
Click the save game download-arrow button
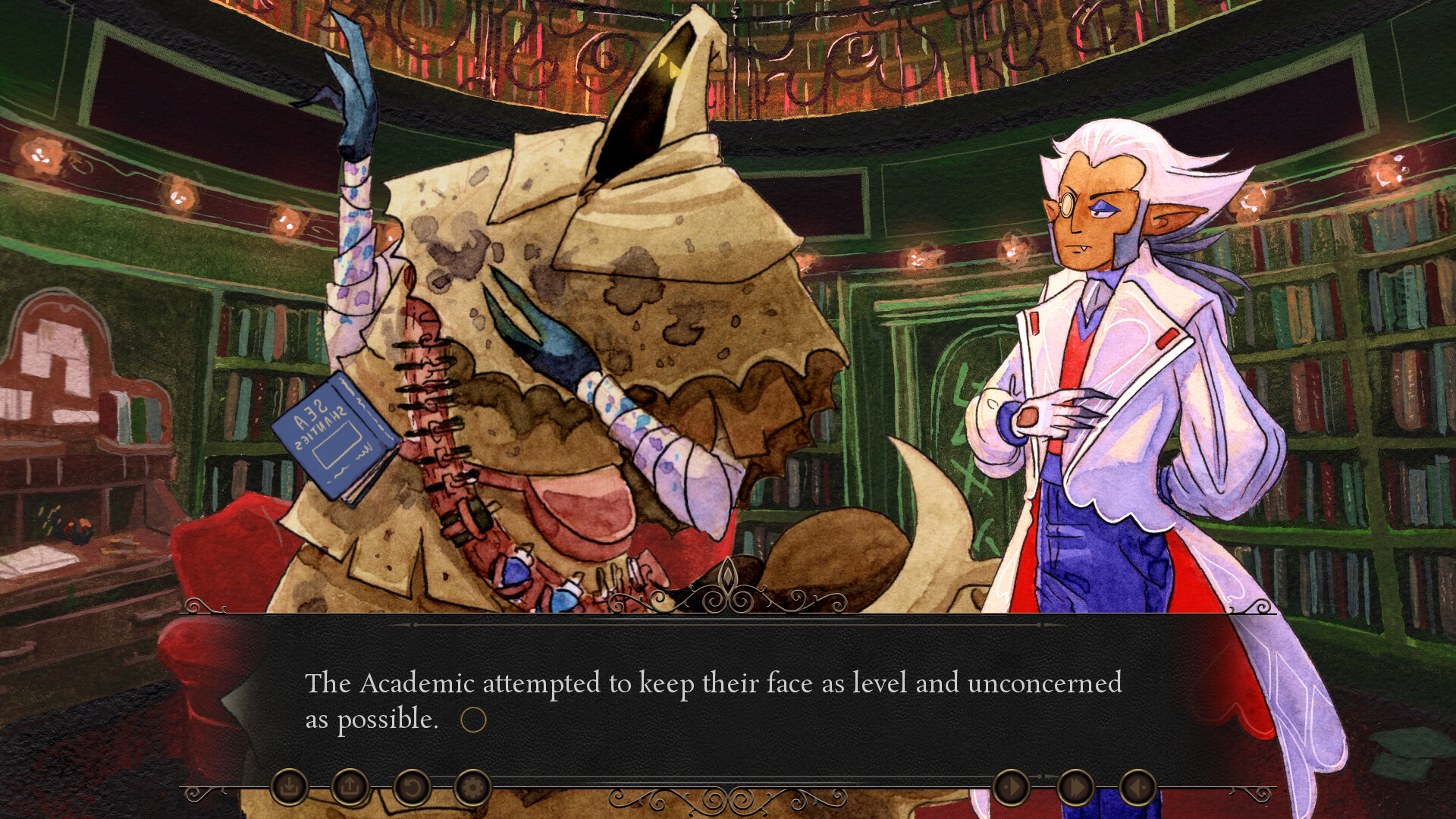289,788
